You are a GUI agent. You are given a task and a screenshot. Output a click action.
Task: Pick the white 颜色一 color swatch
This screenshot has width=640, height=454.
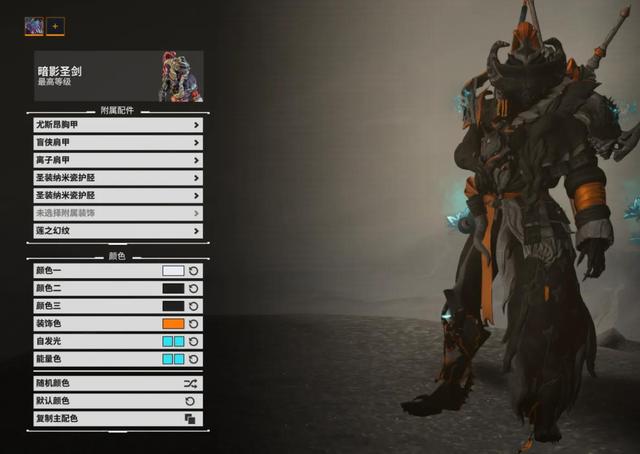pyautogui.click(x=173, y=270)
